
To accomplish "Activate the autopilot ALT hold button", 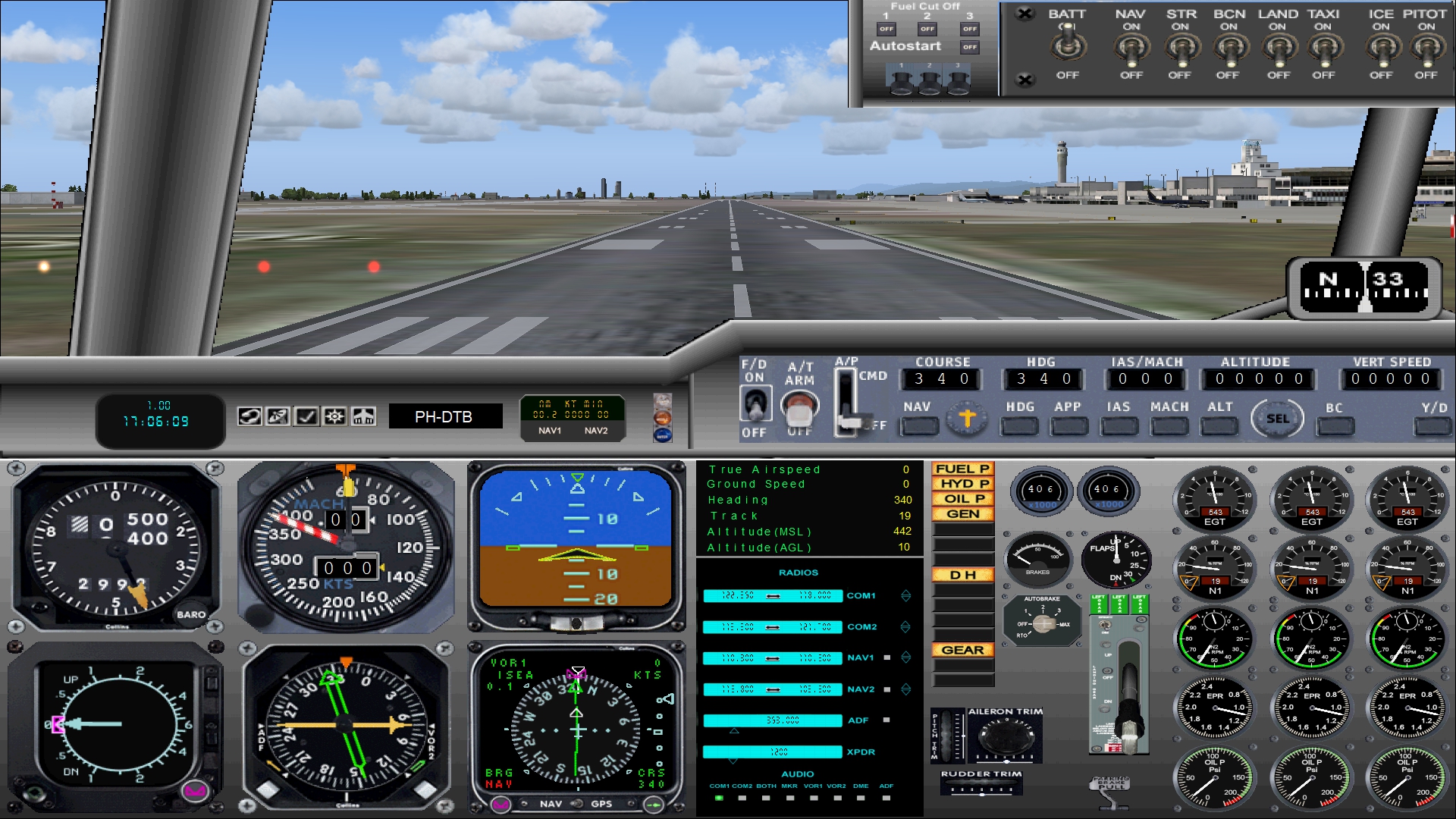I will [1219, 426].
